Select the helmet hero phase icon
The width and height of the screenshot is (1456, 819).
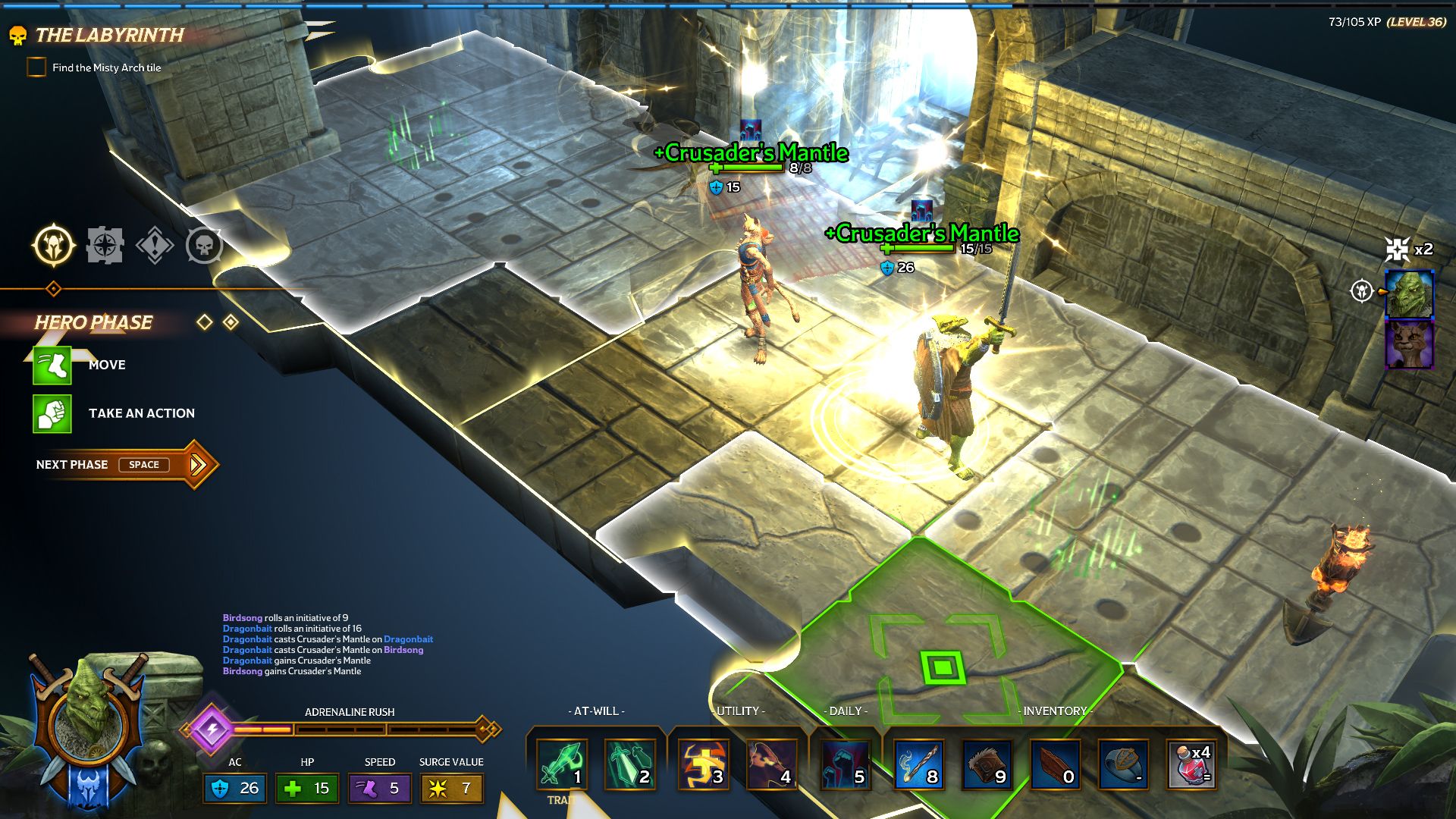(54, 246)
